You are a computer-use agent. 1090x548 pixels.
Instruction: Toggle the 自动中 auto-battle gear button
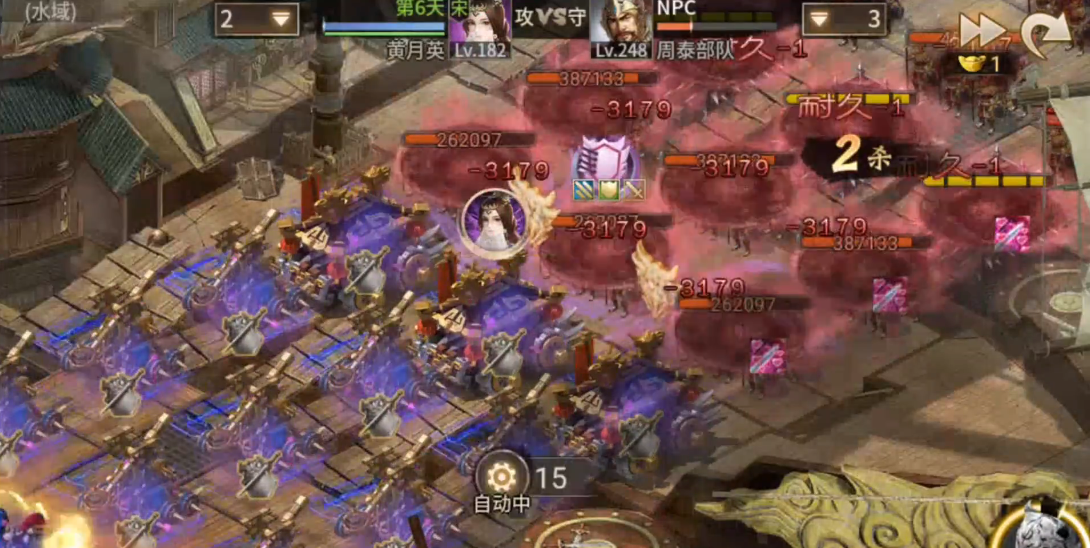501,477
